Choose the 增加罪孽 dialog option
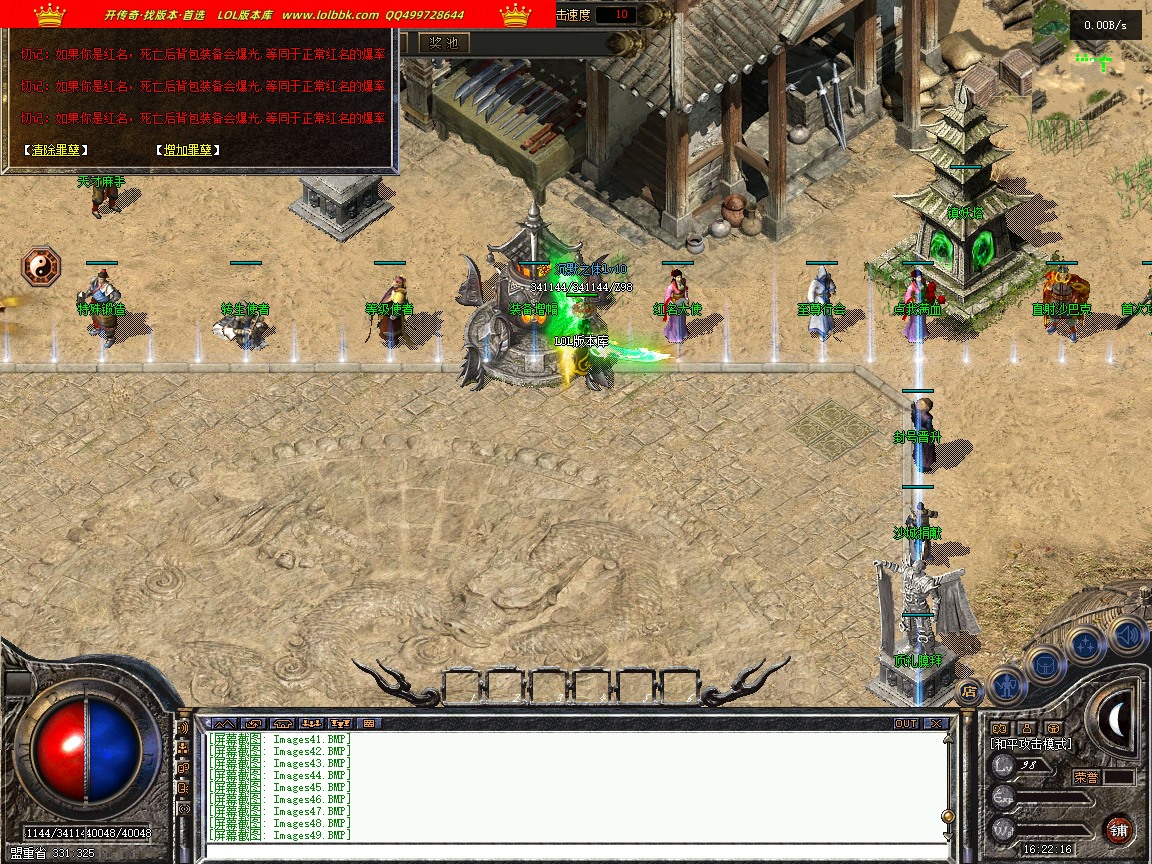Screen dimensions: 1152x864 coord(187,150)
